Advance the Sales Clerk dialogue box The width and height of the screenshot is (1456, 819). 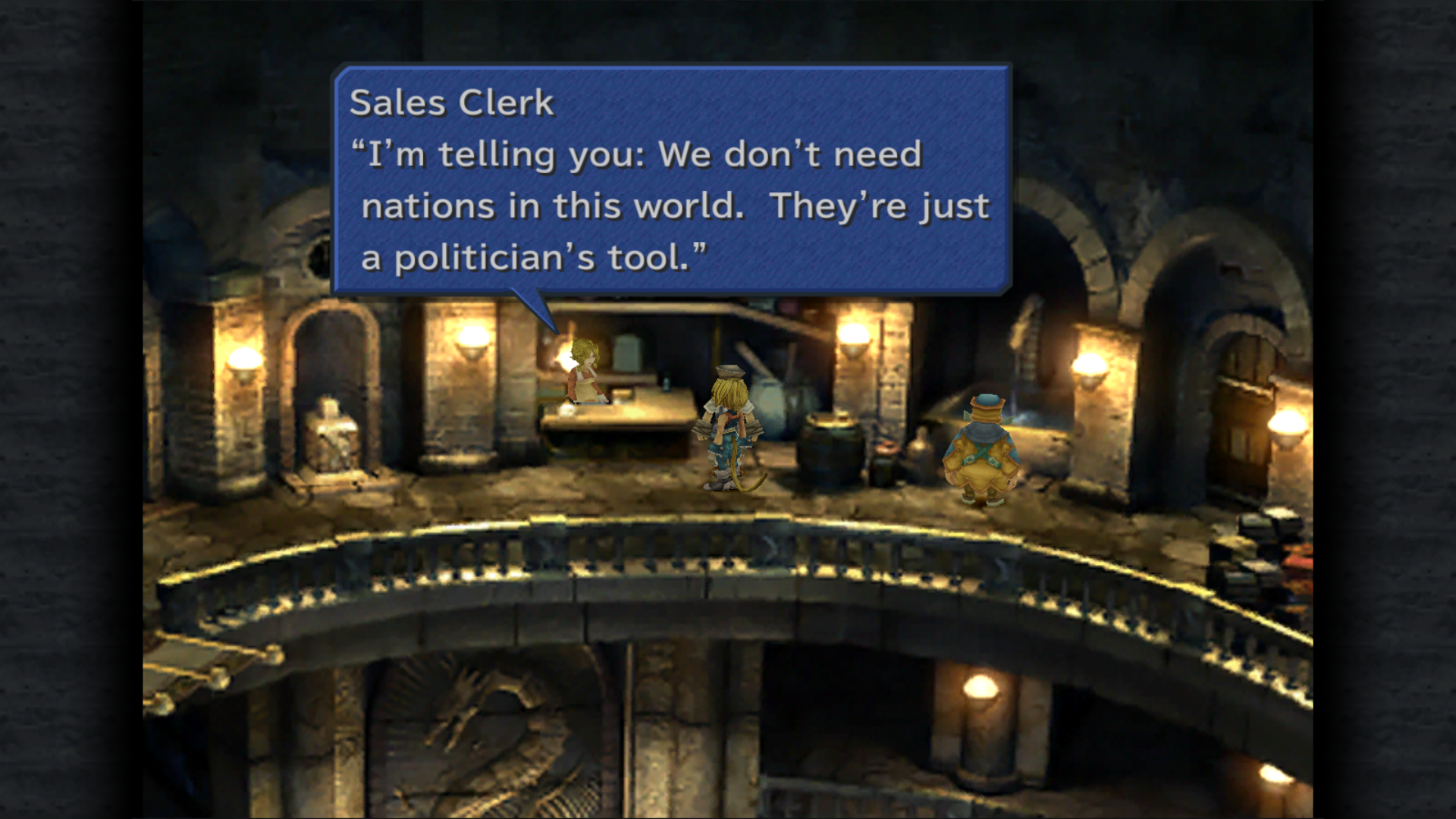tap(672, 180)
